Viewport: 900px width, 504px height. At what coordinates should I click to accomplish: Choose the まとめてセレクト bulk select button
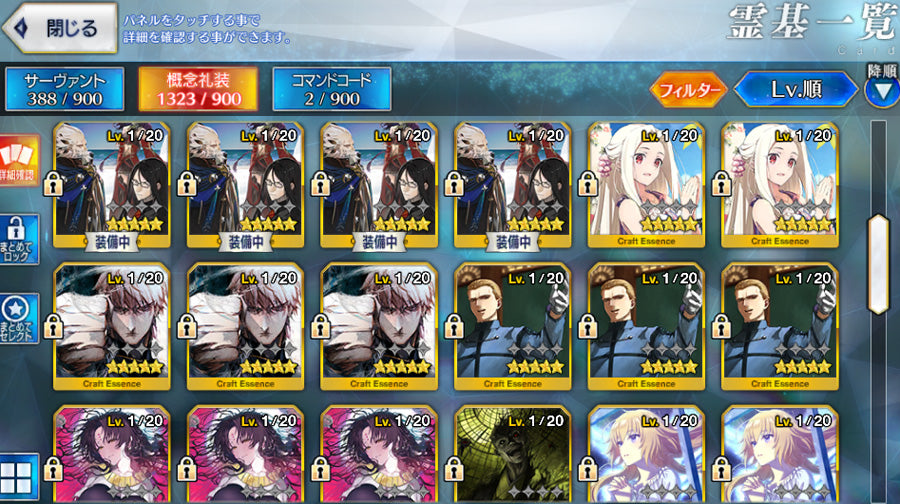click(x=19, y=318)
